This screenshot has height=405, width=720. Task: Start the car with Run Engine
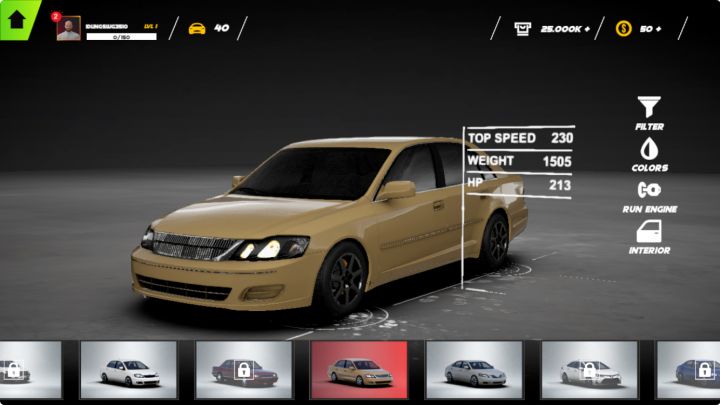tap(649, 193)
